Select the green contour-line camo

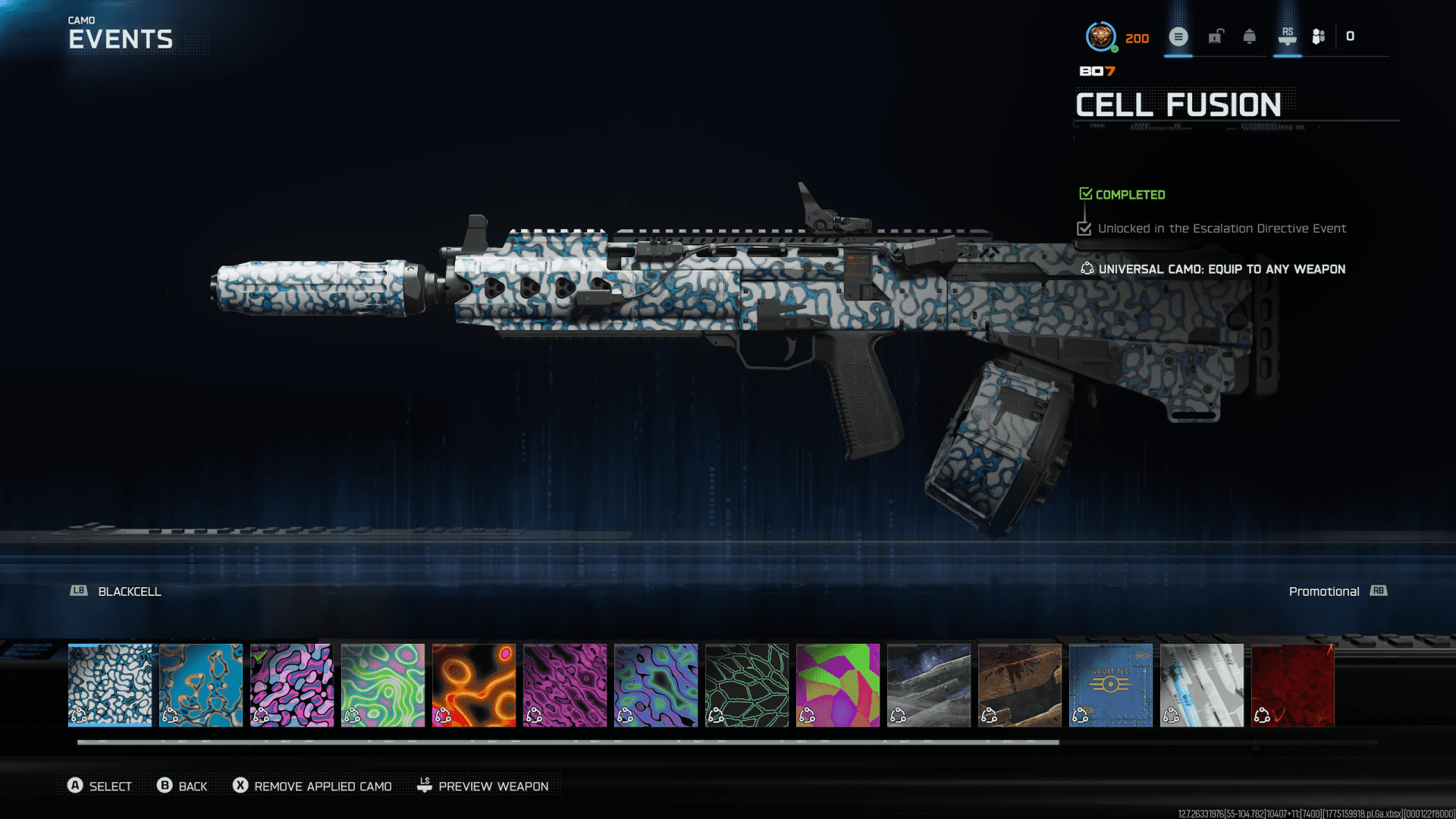383,685
